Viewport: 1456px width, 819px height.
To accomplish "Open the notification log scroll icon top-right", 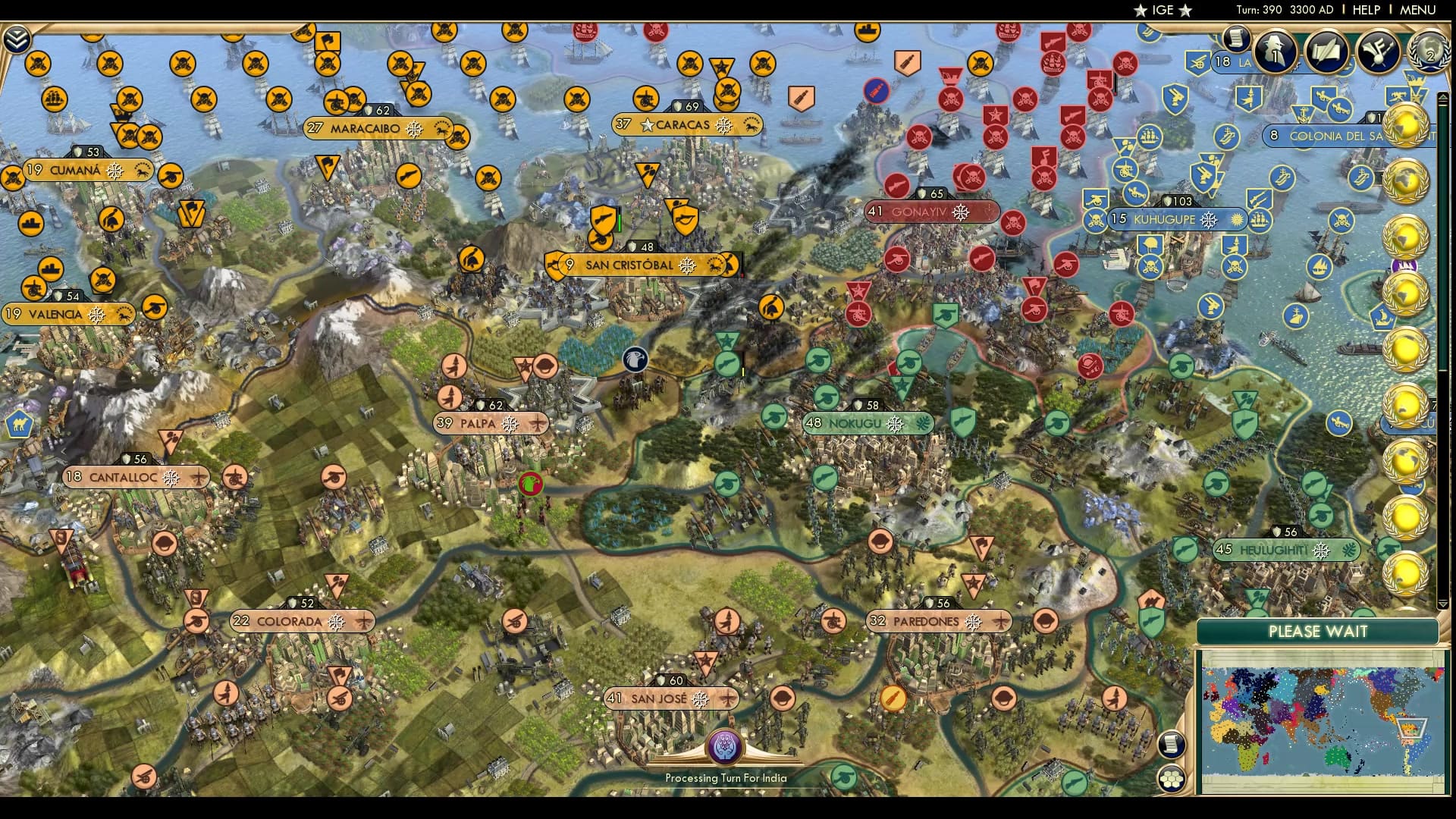I will (1238, 39).
